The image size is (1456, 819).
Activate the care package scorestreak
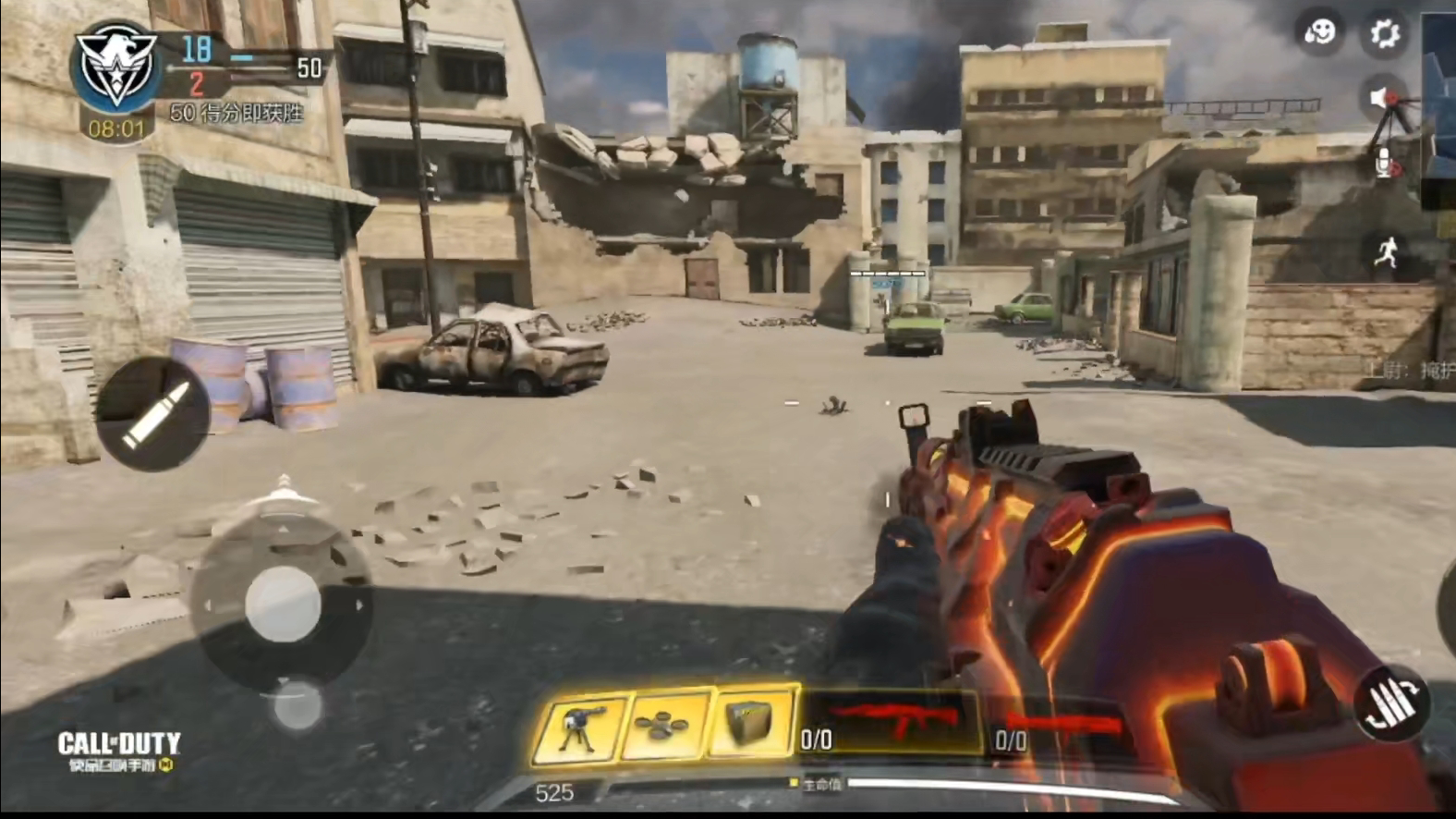[749, 724]
